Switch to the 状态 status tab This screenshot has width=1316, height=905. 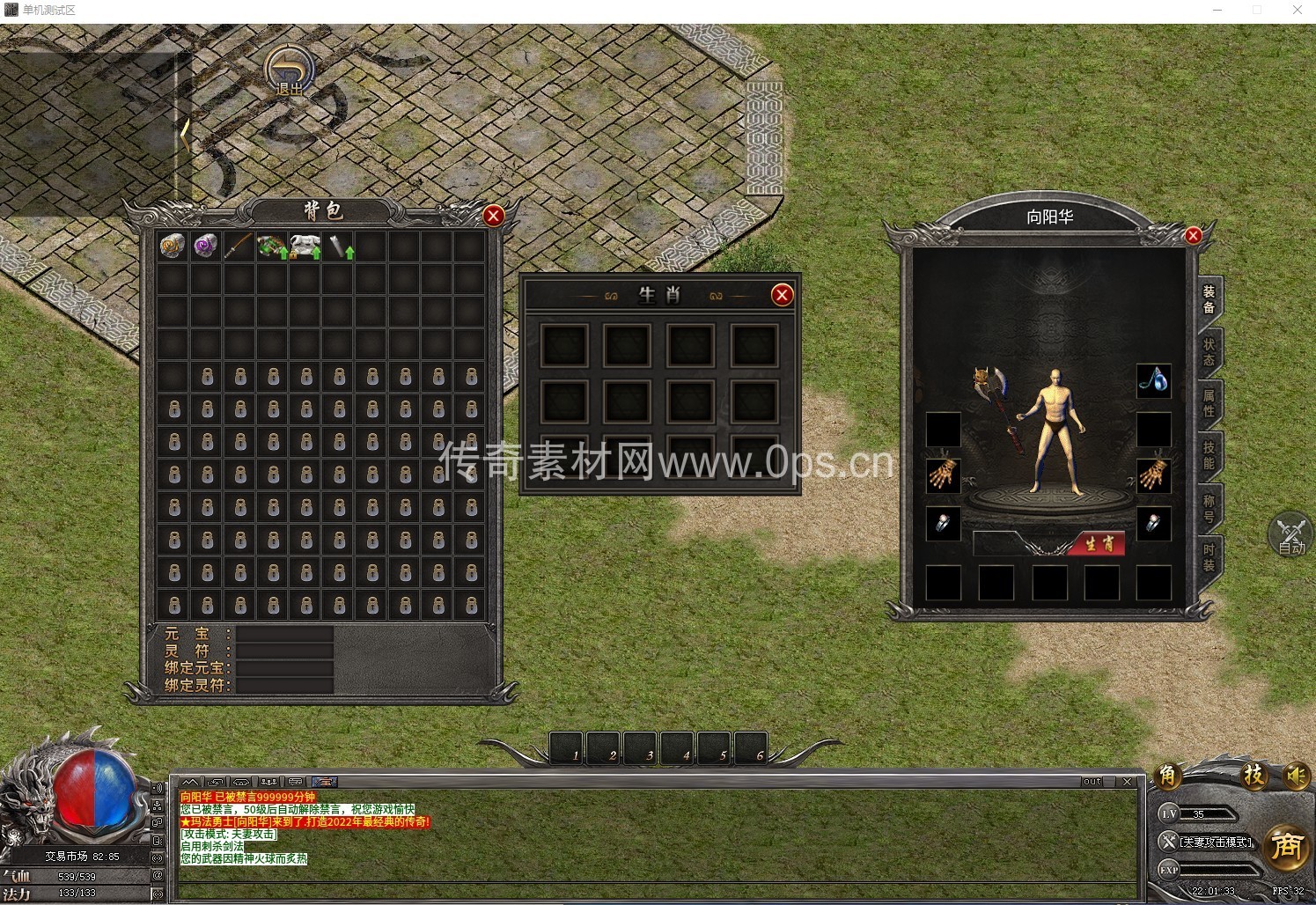(1209, 352)
